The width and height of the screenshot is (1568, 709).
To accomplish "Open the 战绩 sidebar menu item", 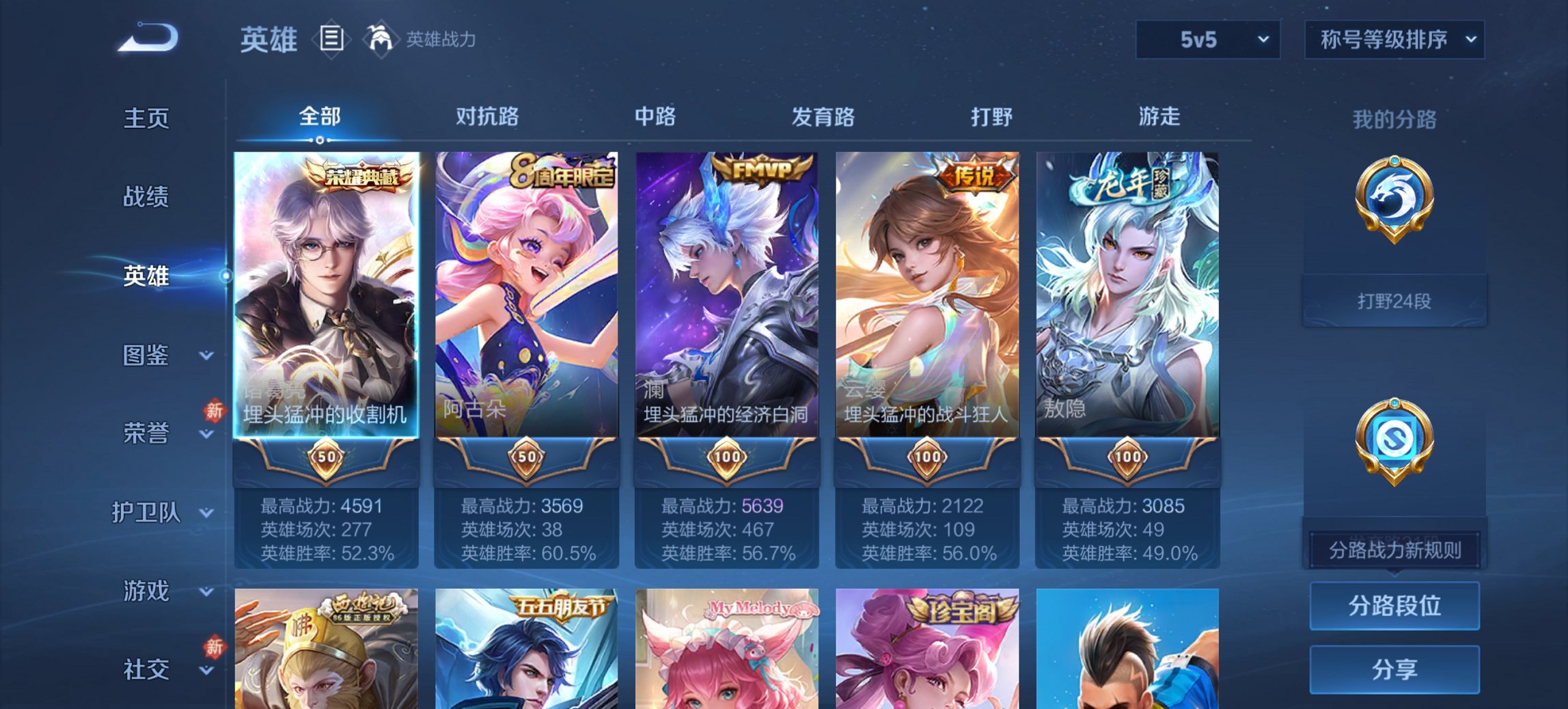I will coord(145,198).
